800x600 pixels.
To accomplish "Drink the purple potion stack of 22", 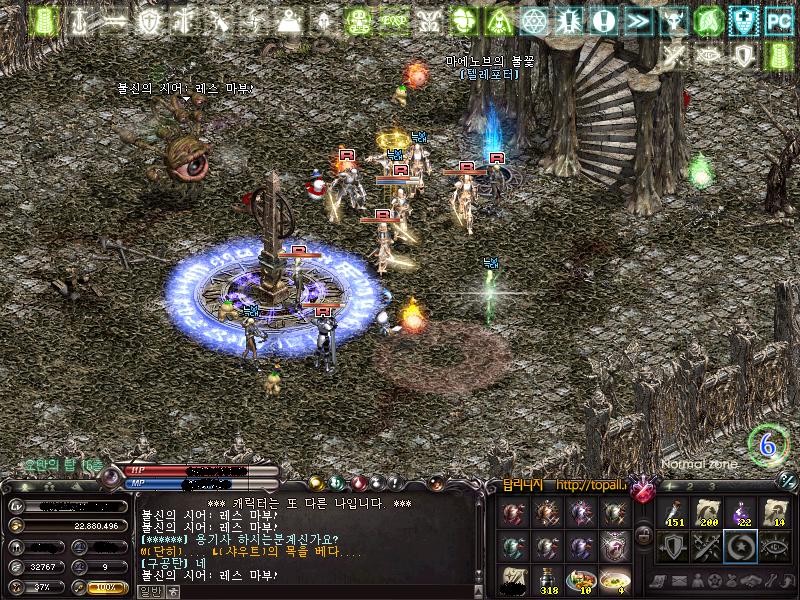I will 742,513.
